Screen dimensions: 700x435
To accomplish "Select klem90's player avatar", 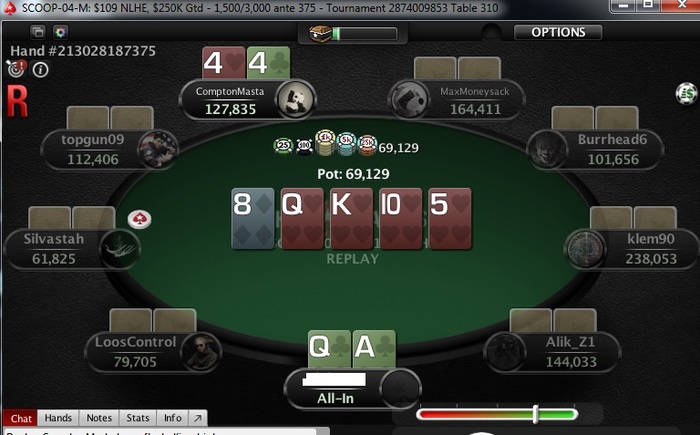I will pos(585,248).
